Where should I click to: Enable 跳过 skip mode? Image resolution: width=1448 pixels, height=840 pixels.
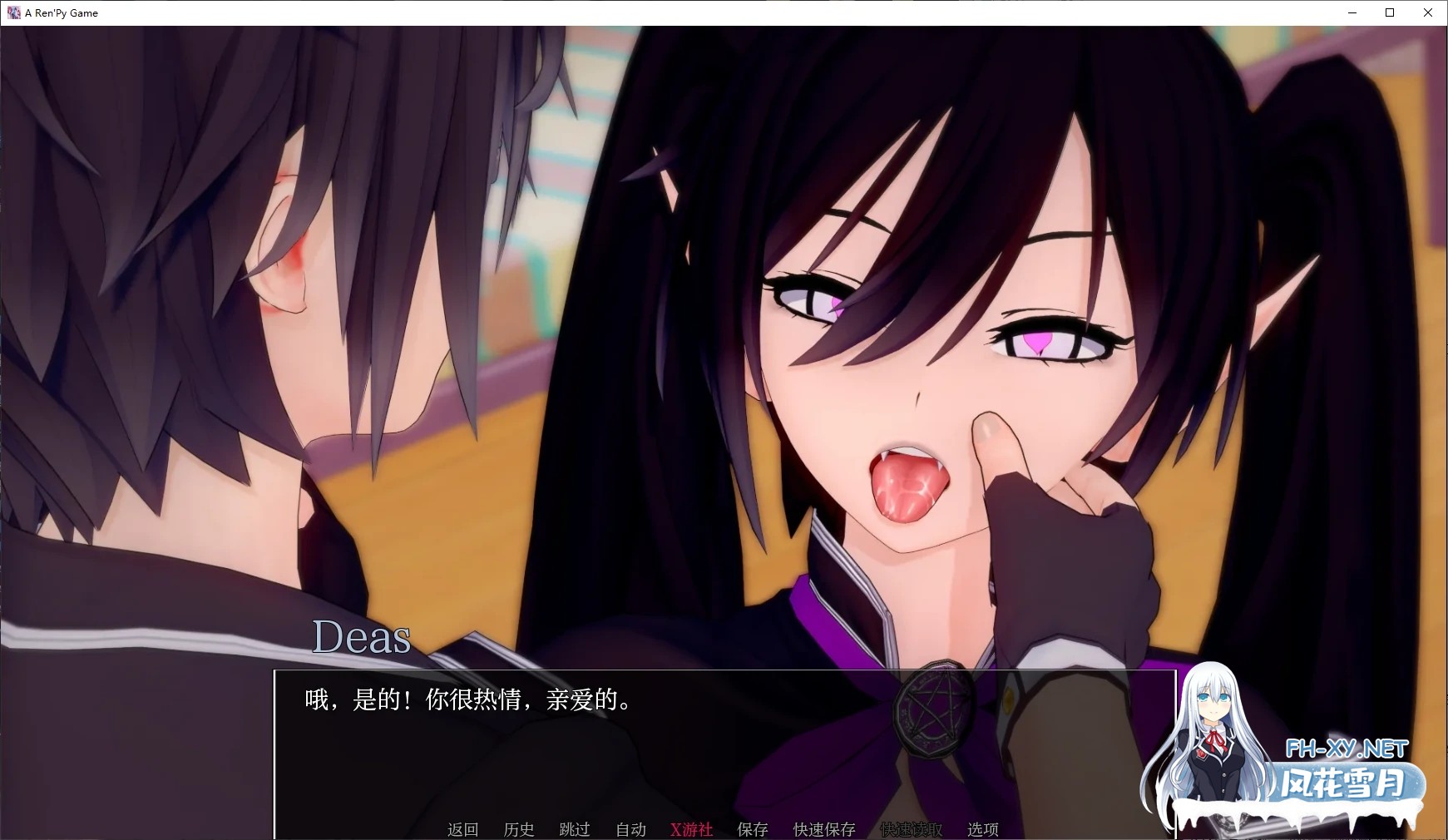tap(574, 829)
